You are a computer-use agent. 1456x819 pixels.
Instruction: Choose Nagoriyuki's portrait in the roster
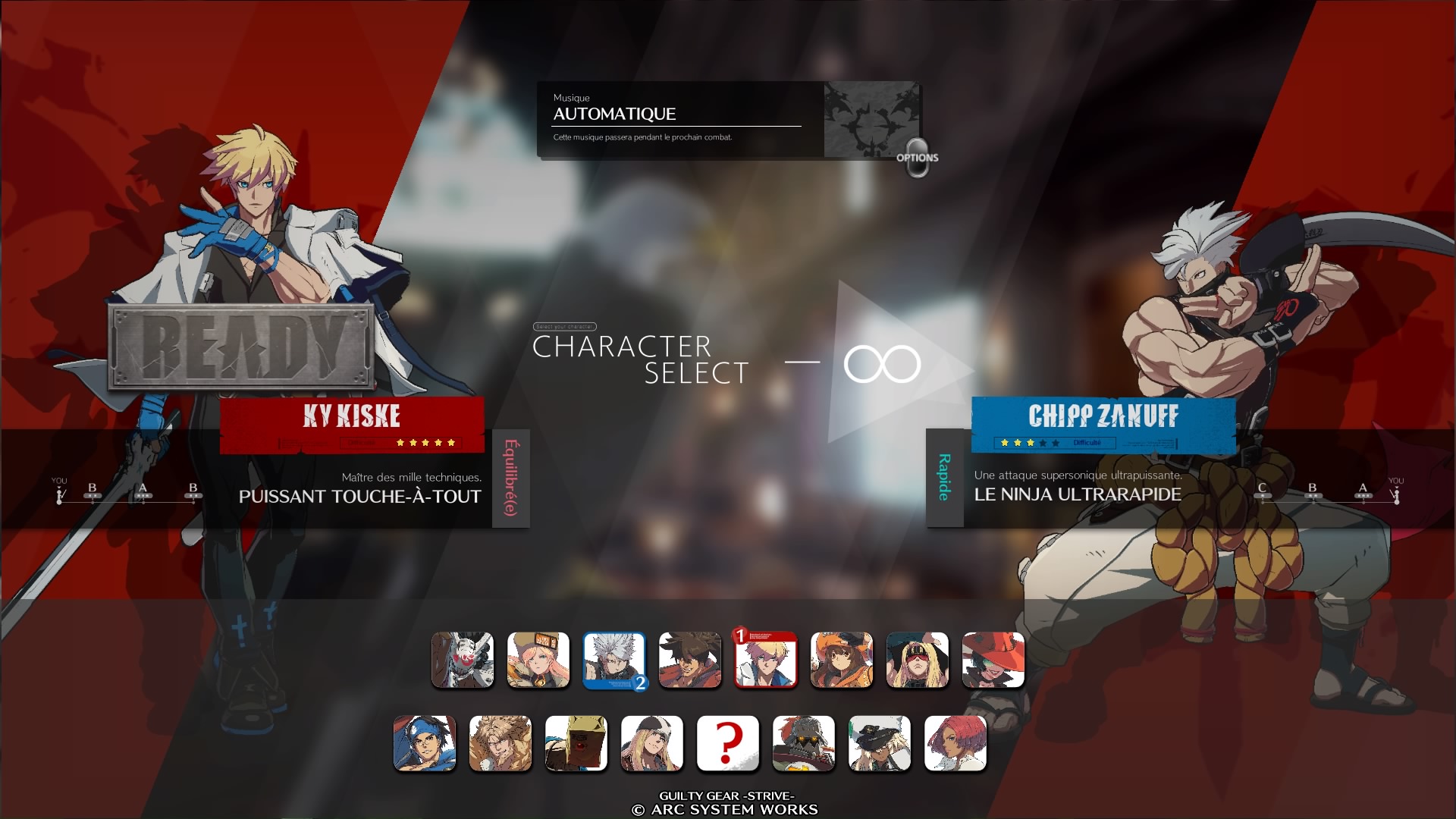[x=463, y=661]
